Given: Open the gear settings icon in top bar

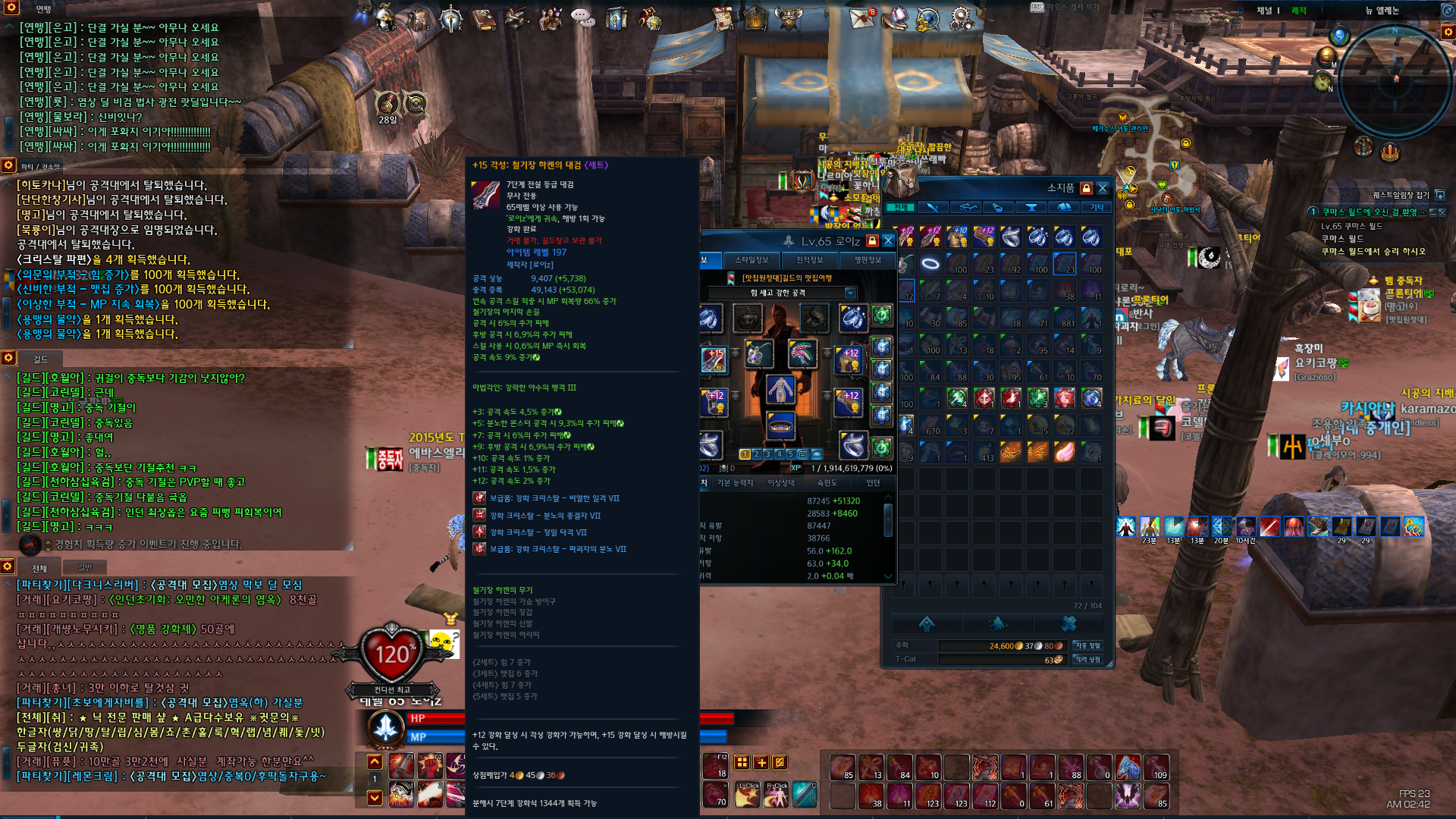Looking at the screenshot, I should (962, 17).
